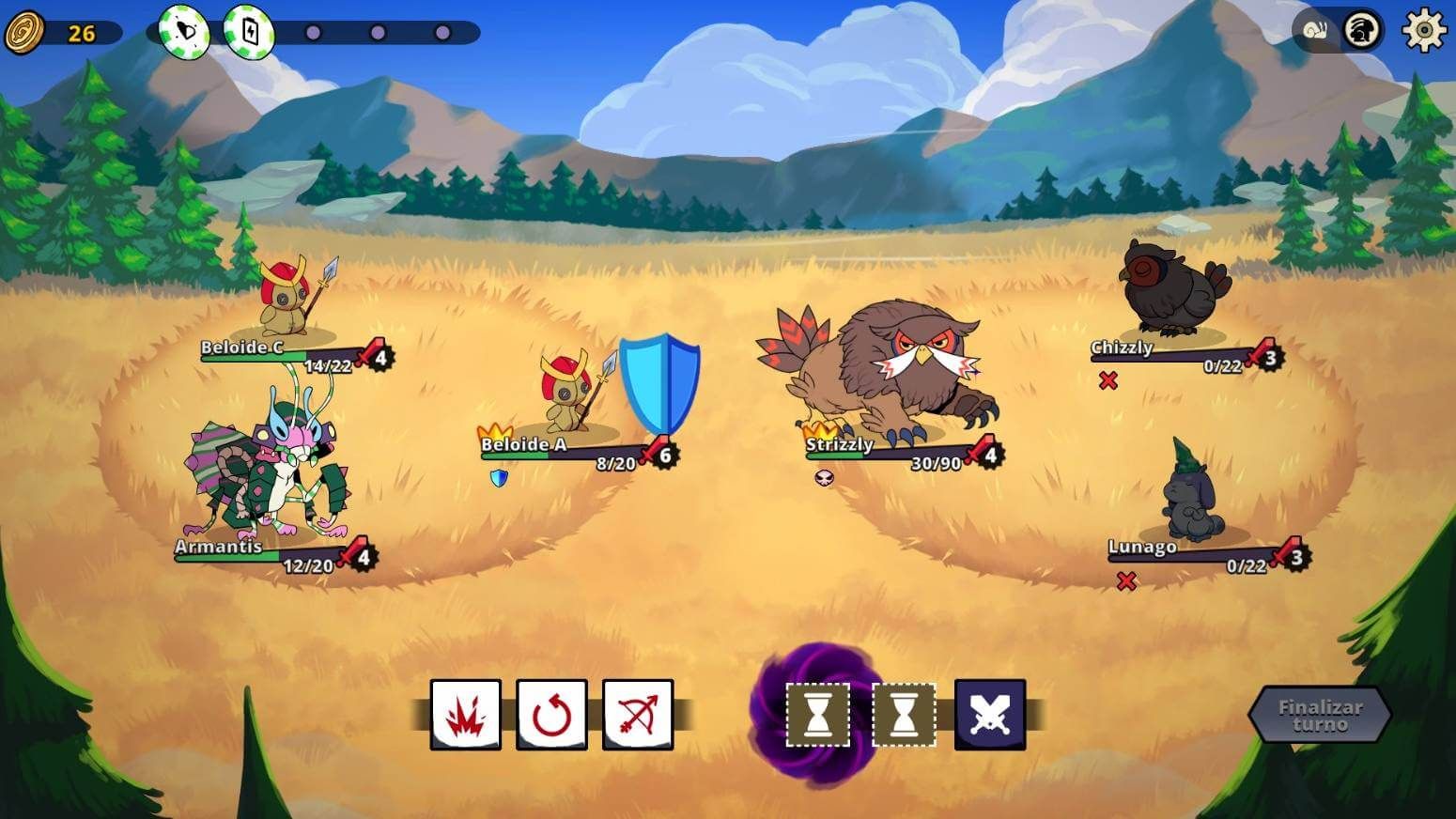Choose the bow and arrow skill
The height and width of the screenshot is (819, 1456).
[x=637, y=713]
